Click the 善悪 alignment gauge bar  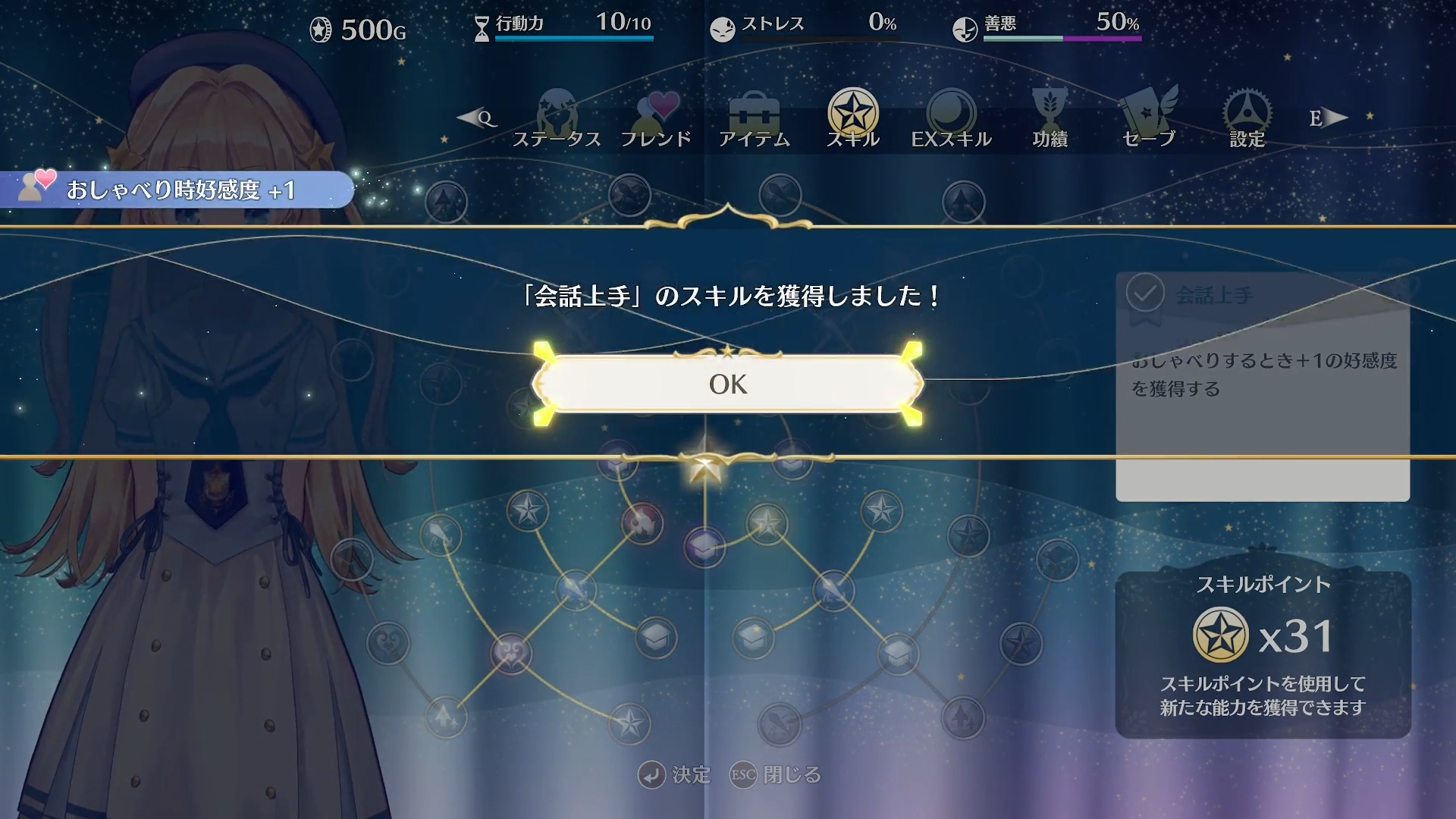click(1062, 36)
